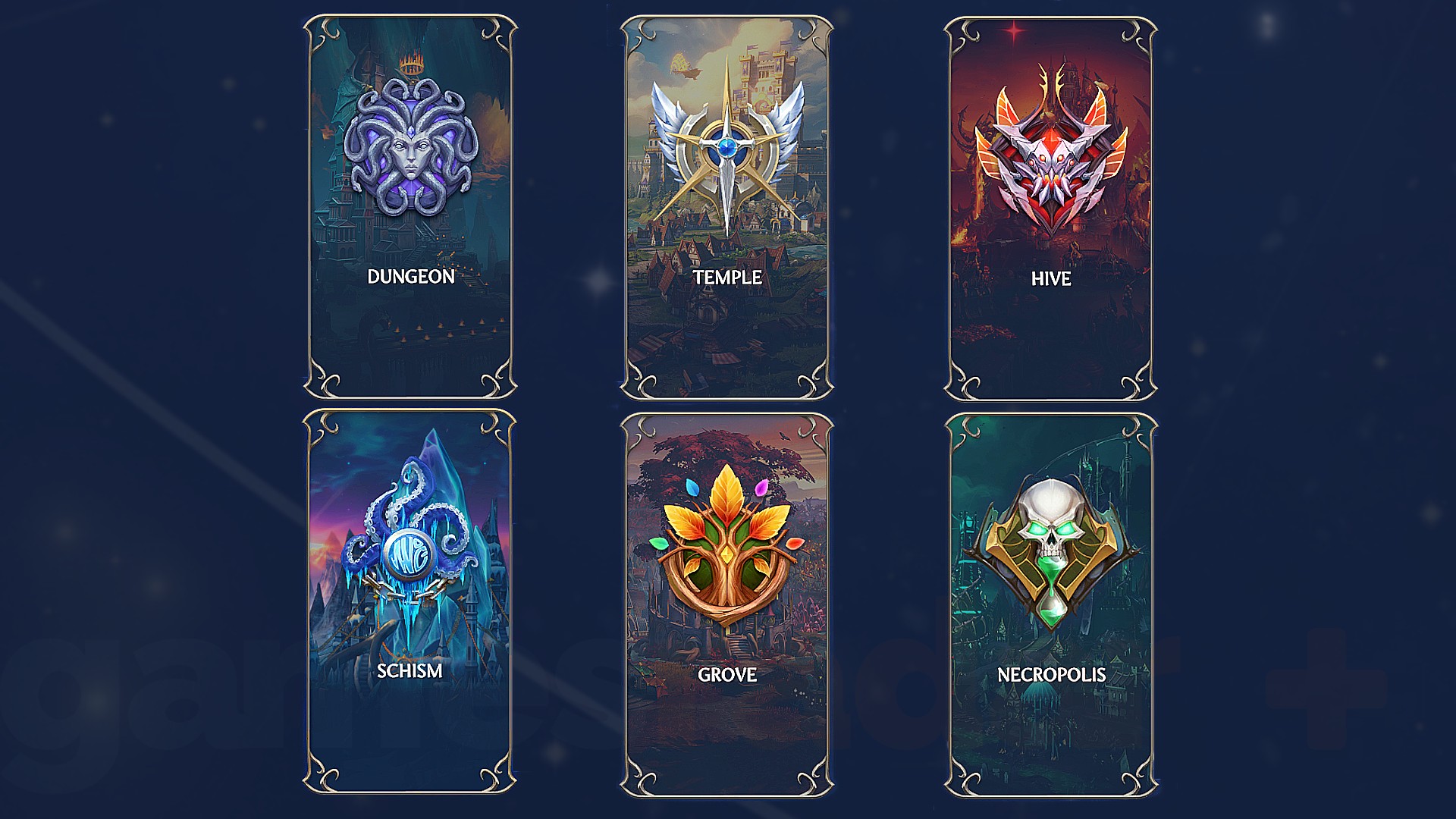Click the DUNGEON label text
1456x819 pixels.
pos(412,278)
